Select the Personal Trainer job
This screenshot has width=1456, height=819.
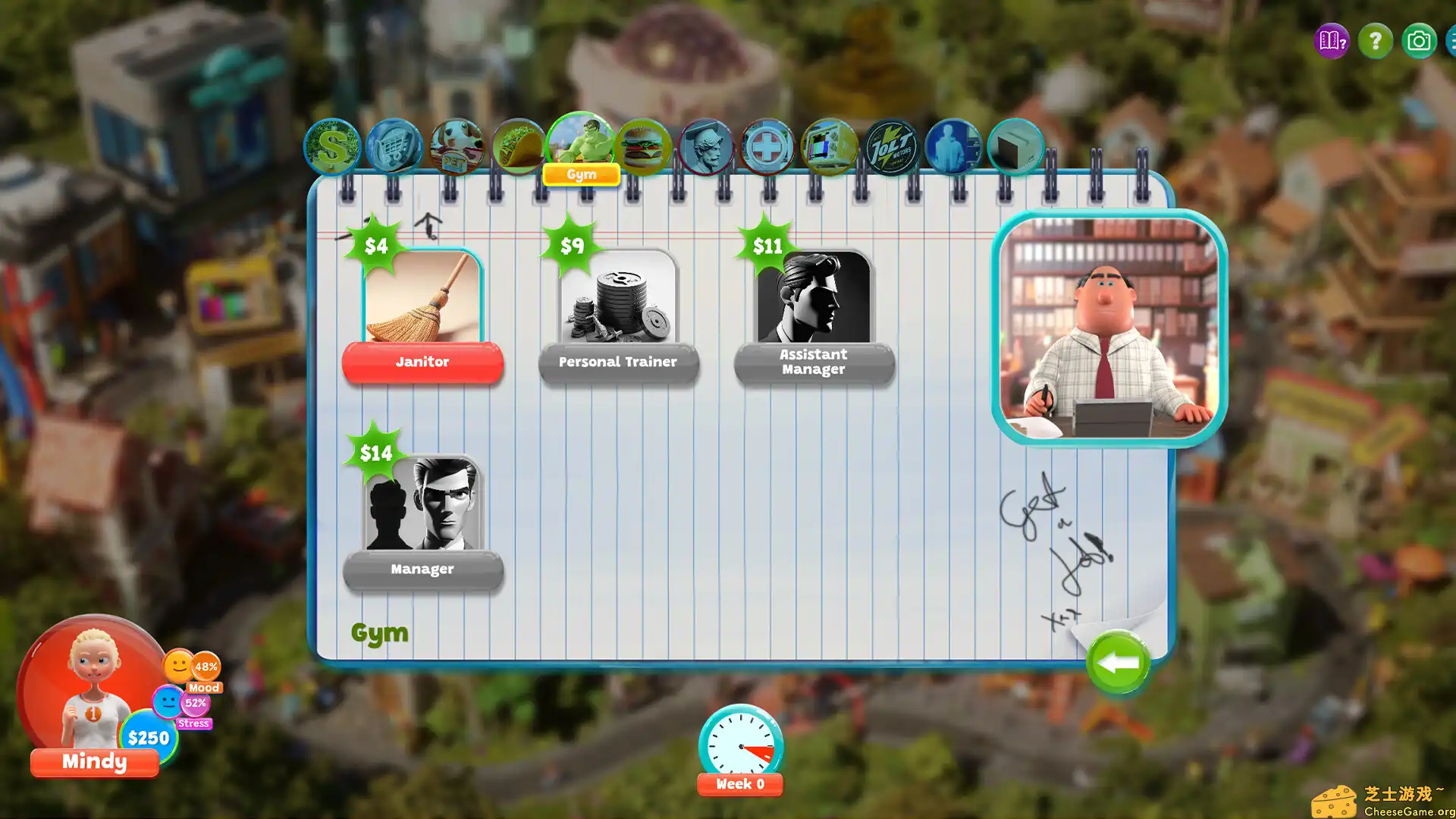(618, 362)
